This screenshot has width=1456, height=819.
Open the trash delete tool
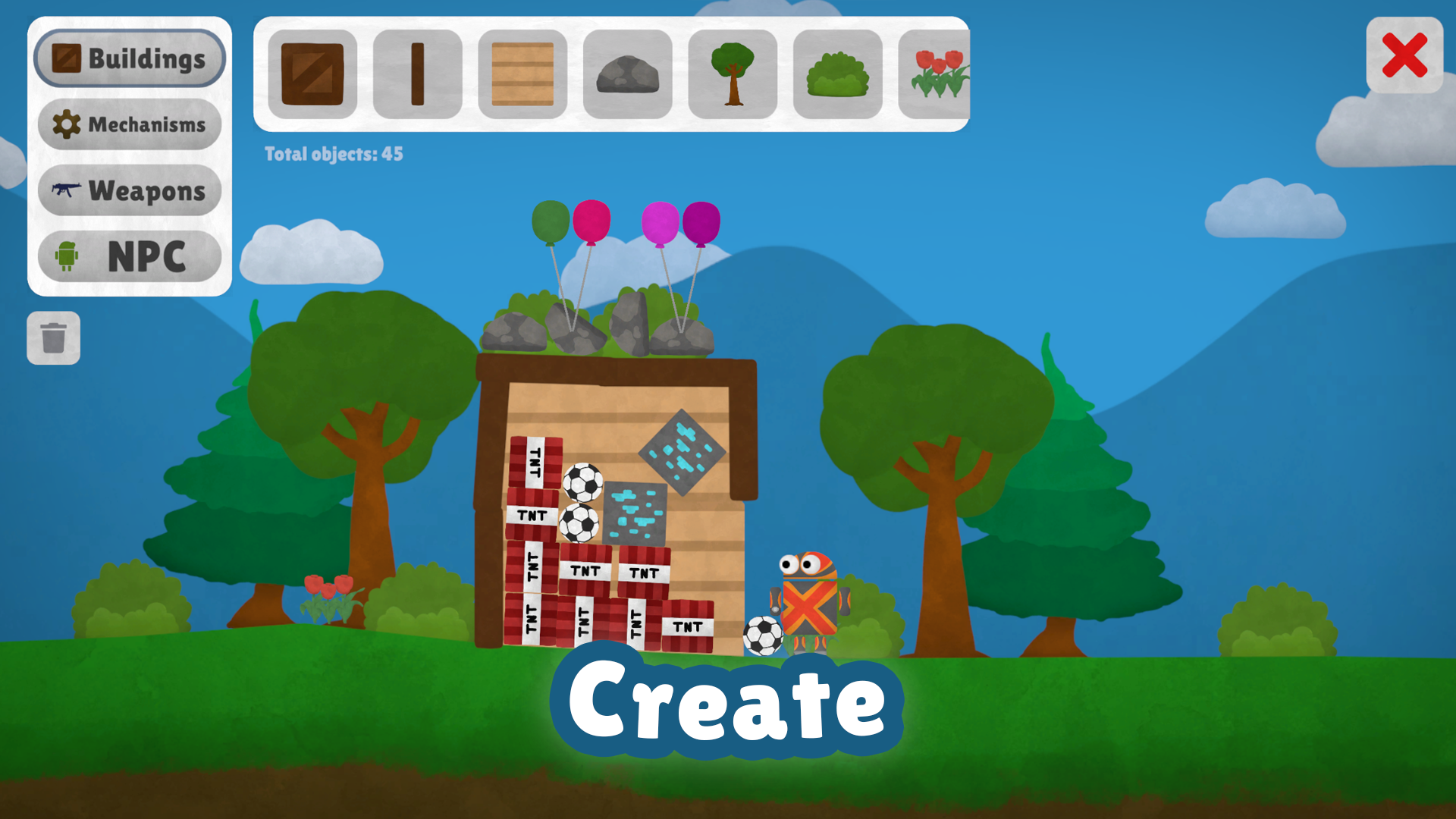tap(53, 337)
